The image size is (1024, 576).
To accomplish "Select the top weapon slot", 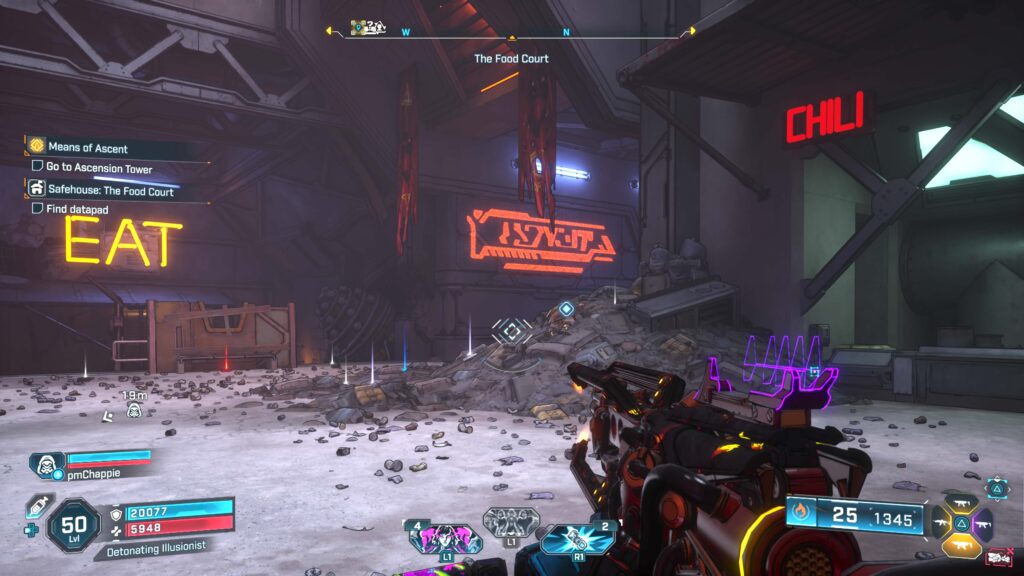I will point(961,503).
